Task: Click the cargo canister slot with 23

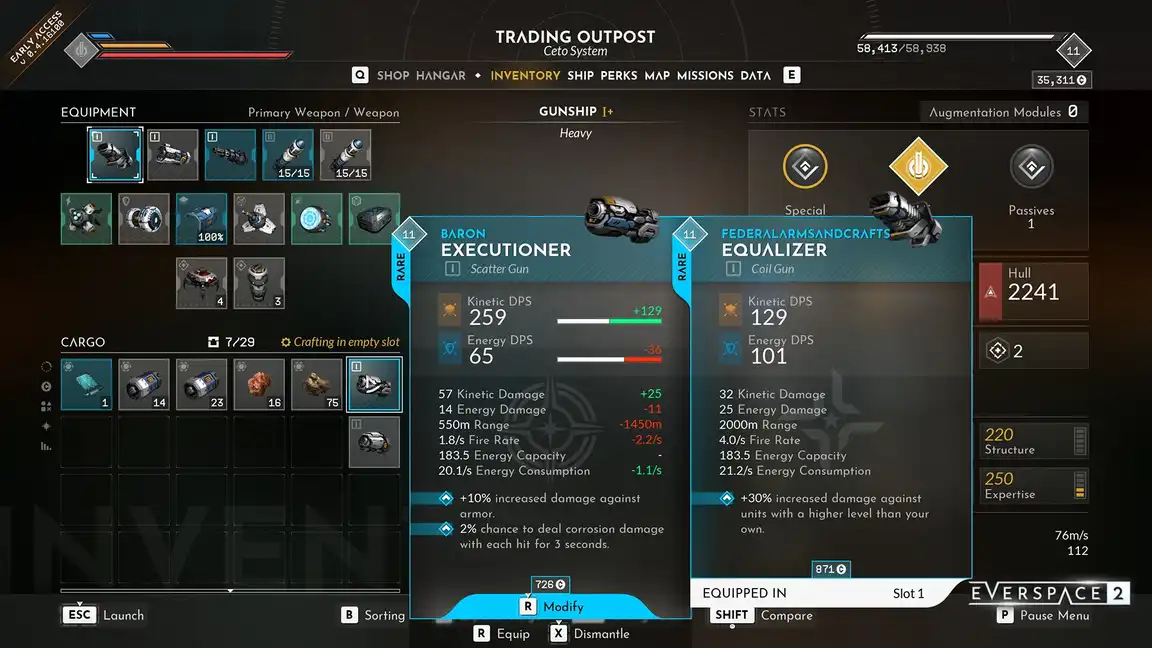Action: tap(201, 384)
